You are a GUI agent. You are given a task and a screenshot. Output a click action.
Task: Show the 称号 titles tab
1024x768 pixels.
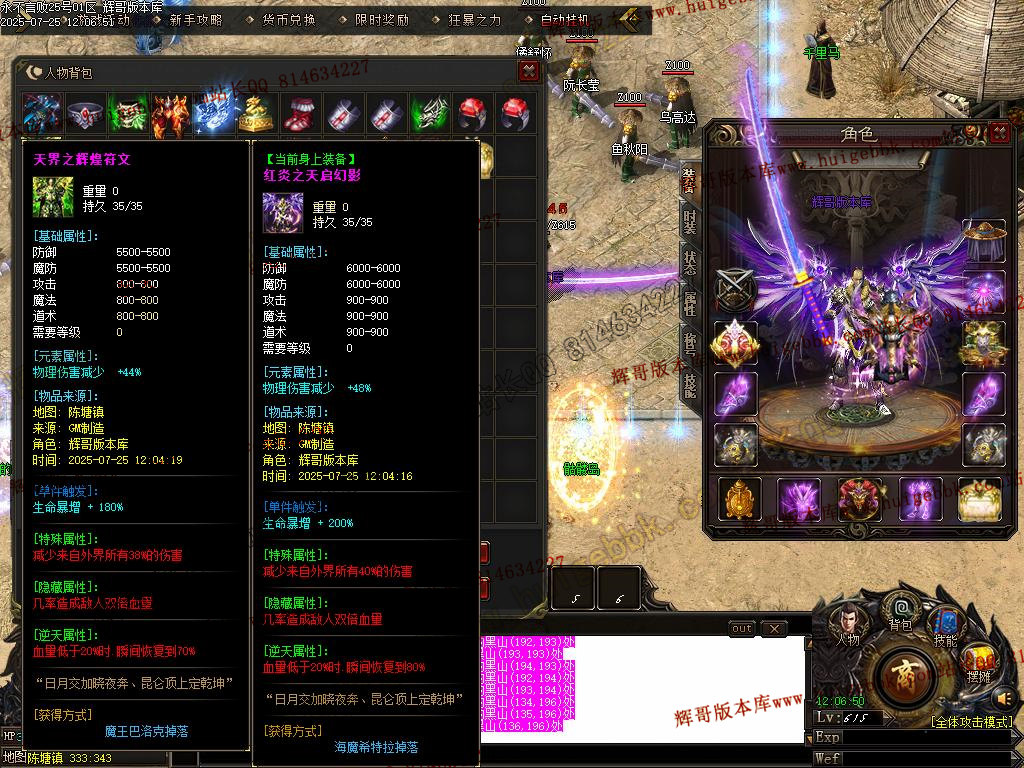point(690,344)
